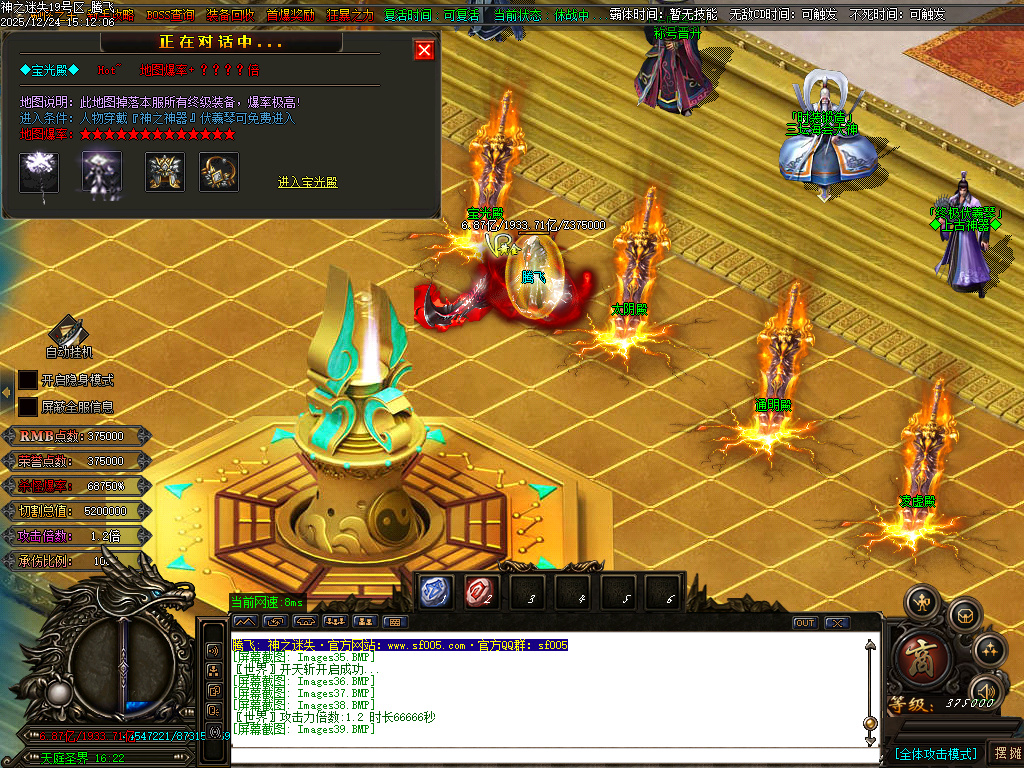Enable the 屏蔽全服信息 checkbox
Viewport: 1024px width, 768px height.
click(x=28, y=407)
